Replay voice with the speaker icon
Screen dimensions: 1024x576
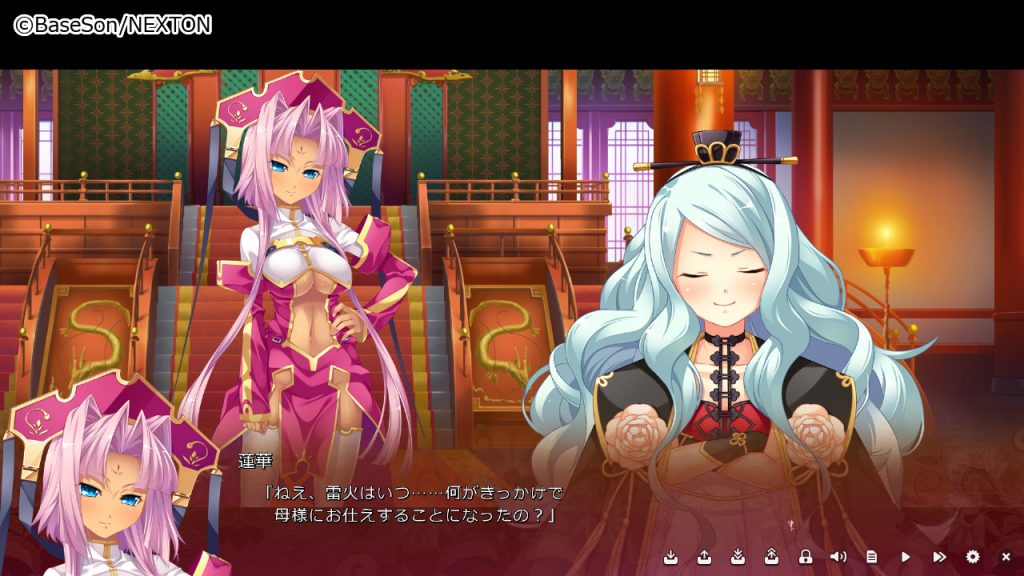pyautogui.click(x=838, y=556)
